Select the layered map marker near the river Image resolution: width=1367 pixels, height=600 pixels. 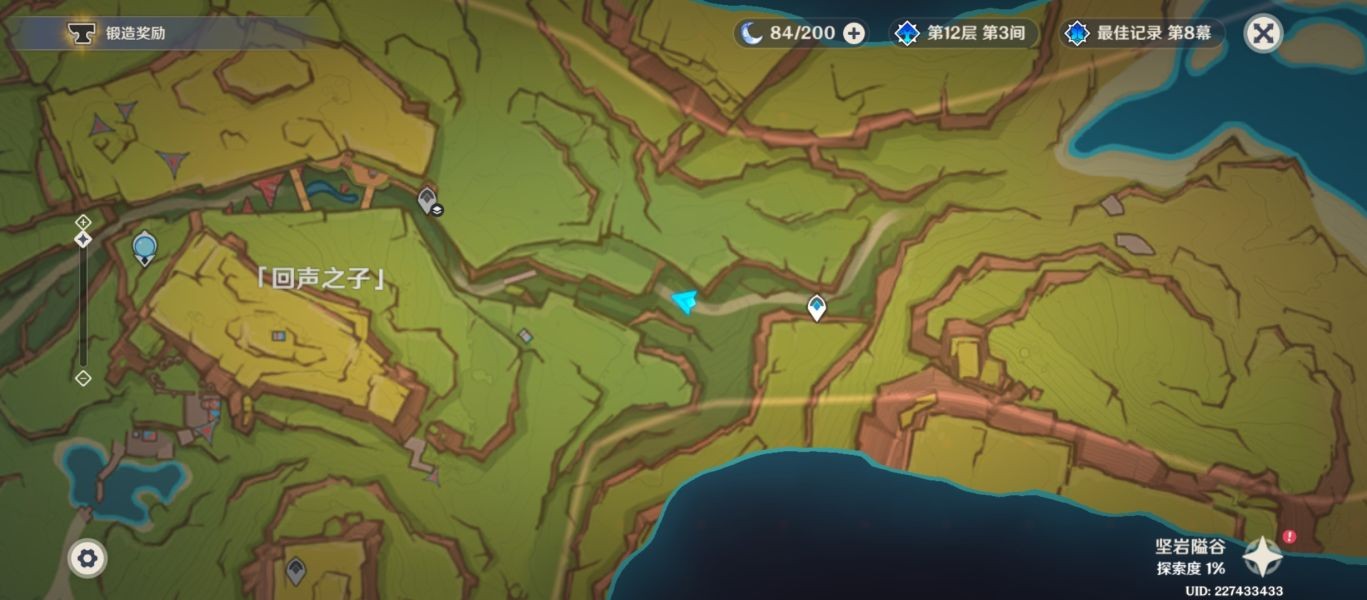coord(429,200)
